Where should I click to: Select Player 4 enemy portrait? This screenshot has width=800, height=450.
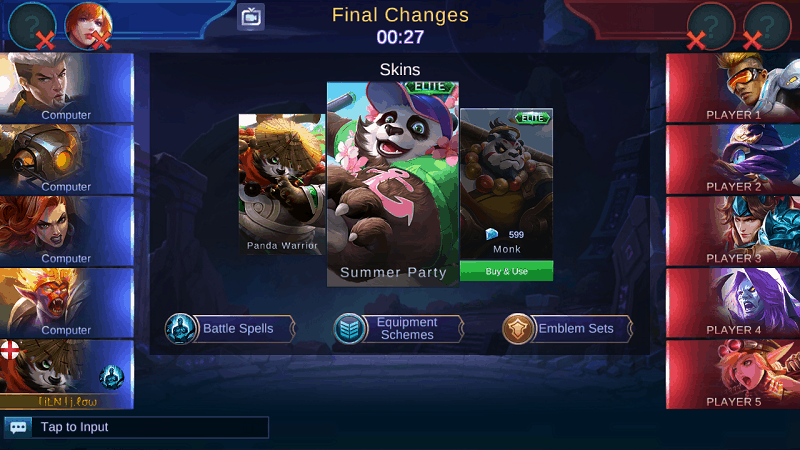733,303
